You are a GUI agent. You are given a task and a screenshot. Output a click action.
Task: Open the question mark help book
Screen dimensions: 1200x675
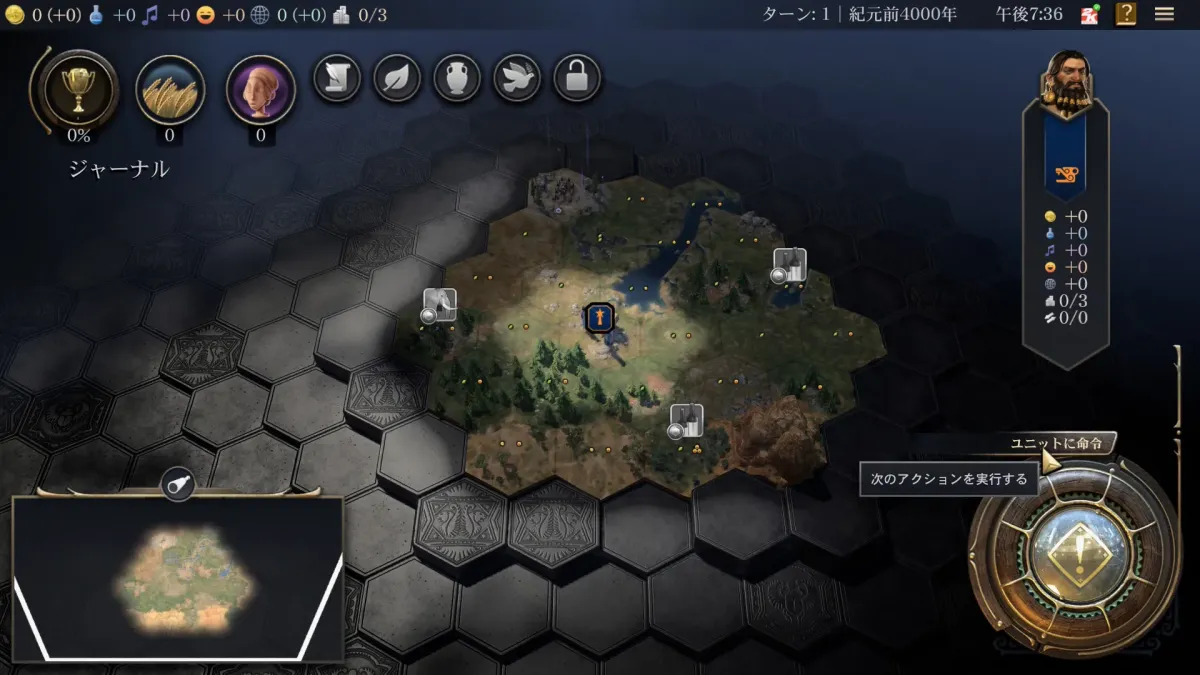[x=1127, y=14]
